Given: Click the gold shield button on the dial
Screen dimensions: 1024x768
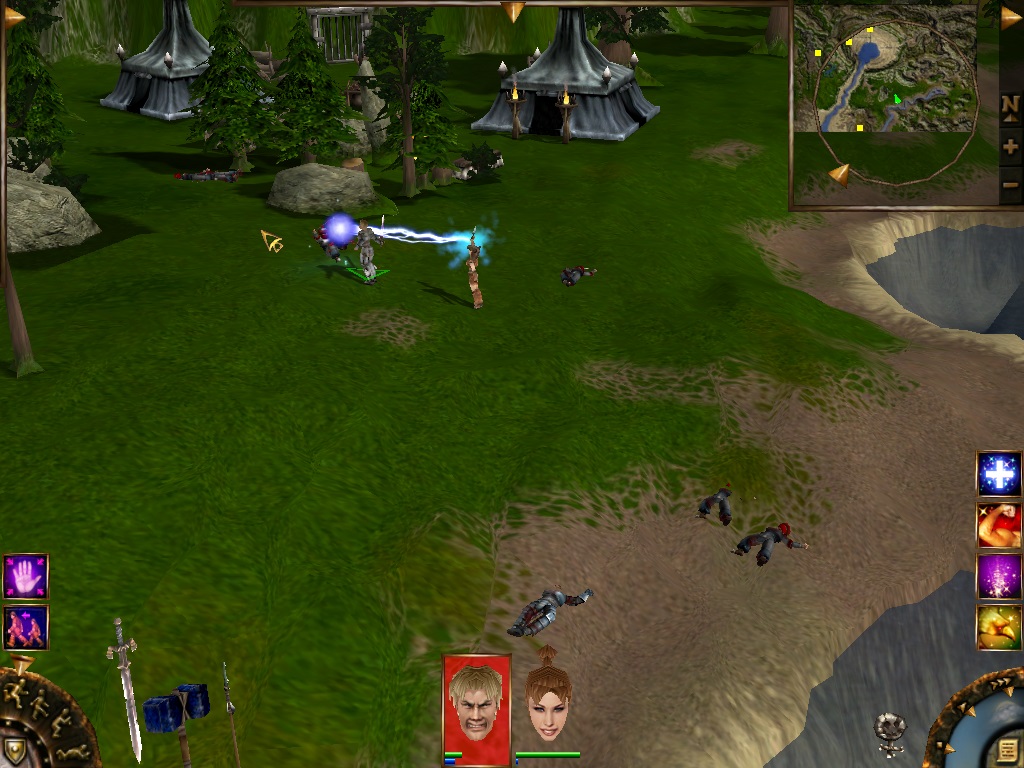Looking at the screenshot, I should point(16,750).
